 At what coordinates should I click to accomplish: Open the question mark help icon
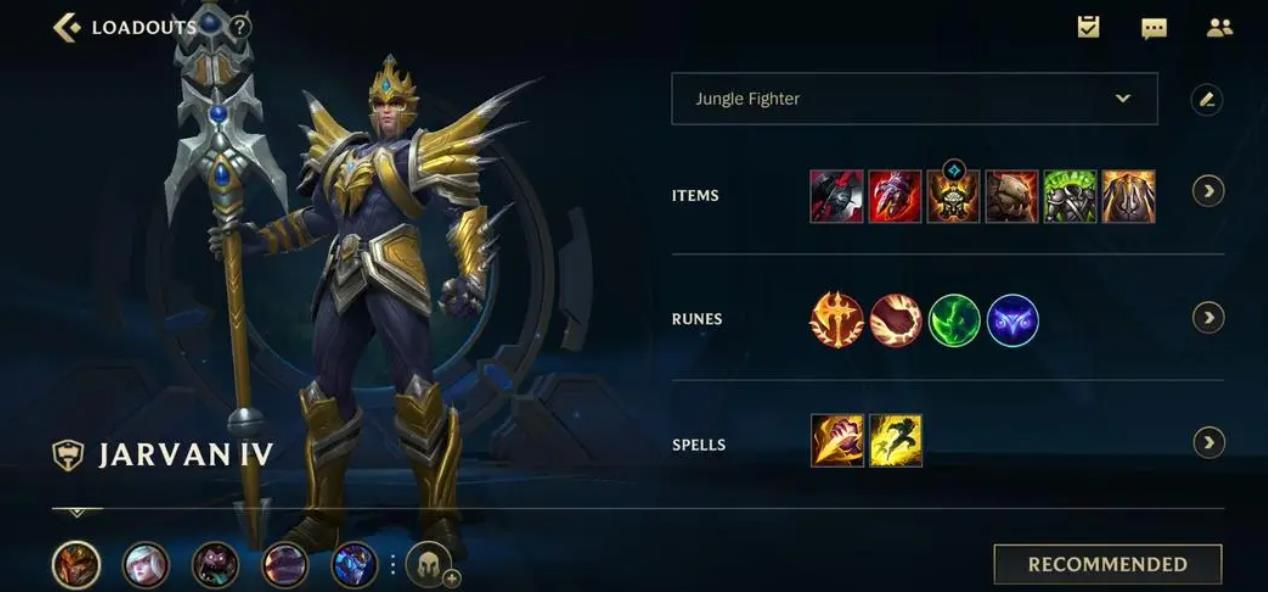[x=239, y=27]
